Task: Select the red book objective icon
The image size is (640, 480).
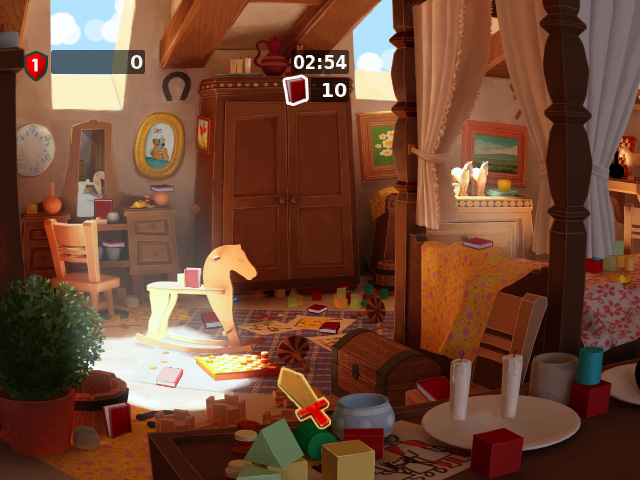Action: (297, 90)
